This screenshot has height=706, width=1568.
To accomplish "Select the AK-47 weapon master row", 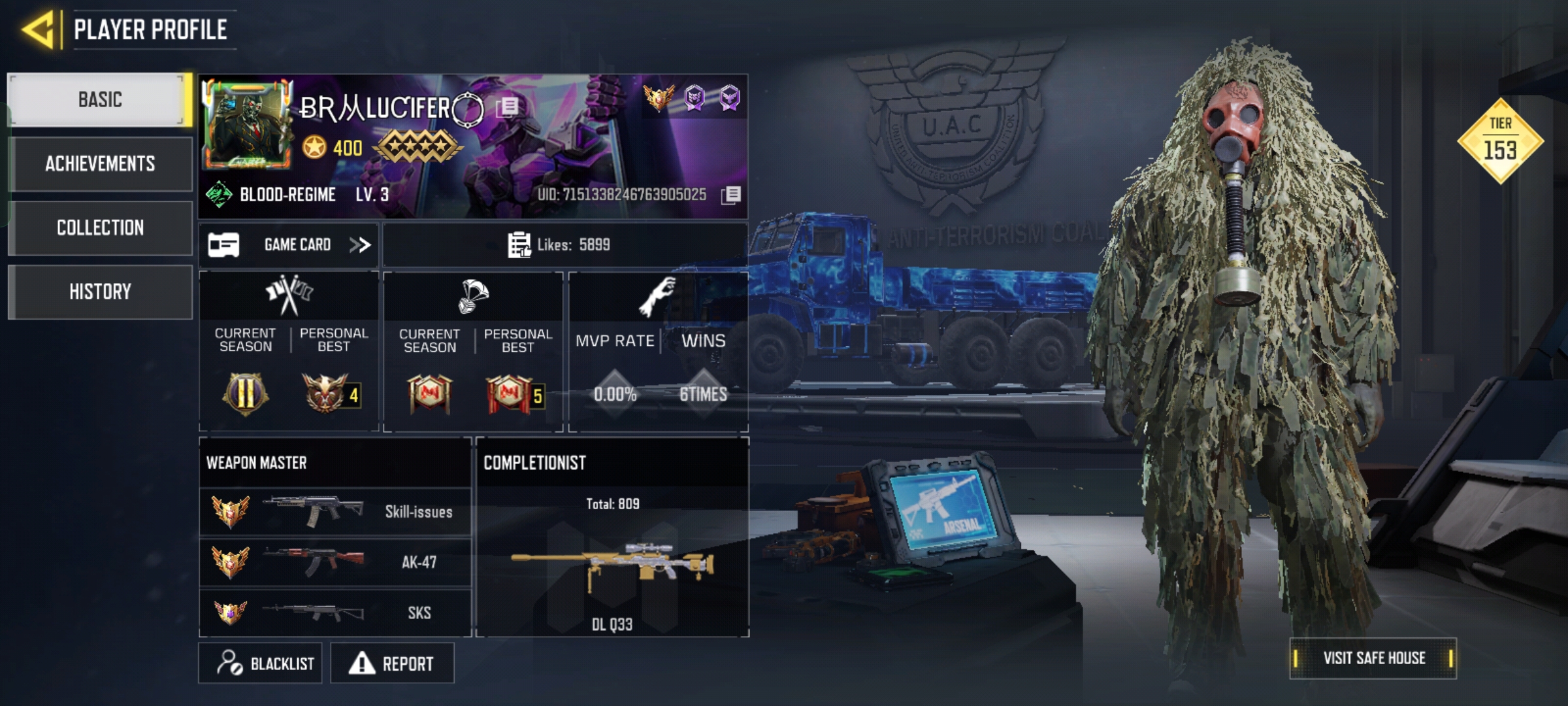I will (x=335, y=562).
